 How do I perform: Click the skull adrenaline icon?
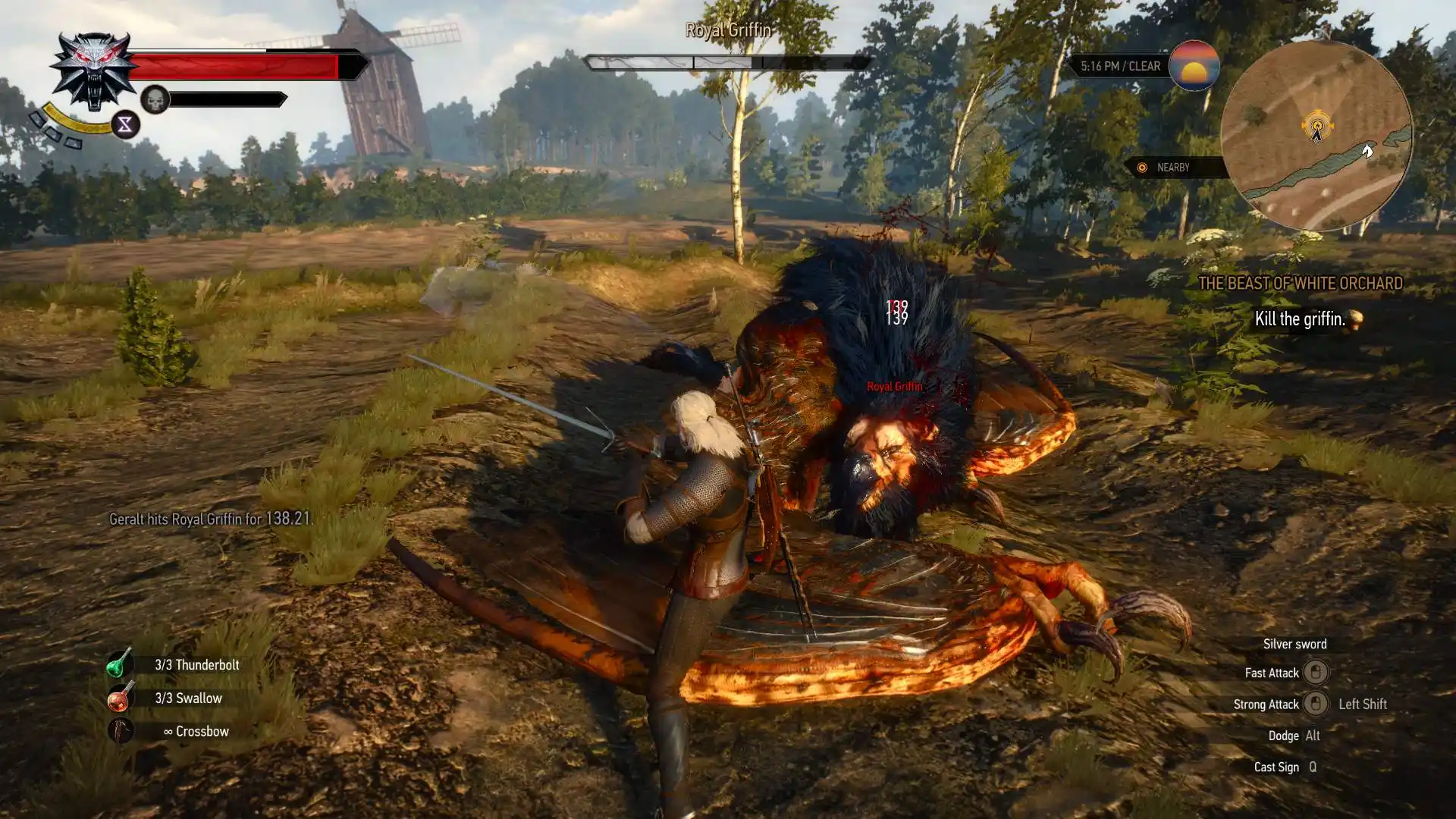[155, 99]
